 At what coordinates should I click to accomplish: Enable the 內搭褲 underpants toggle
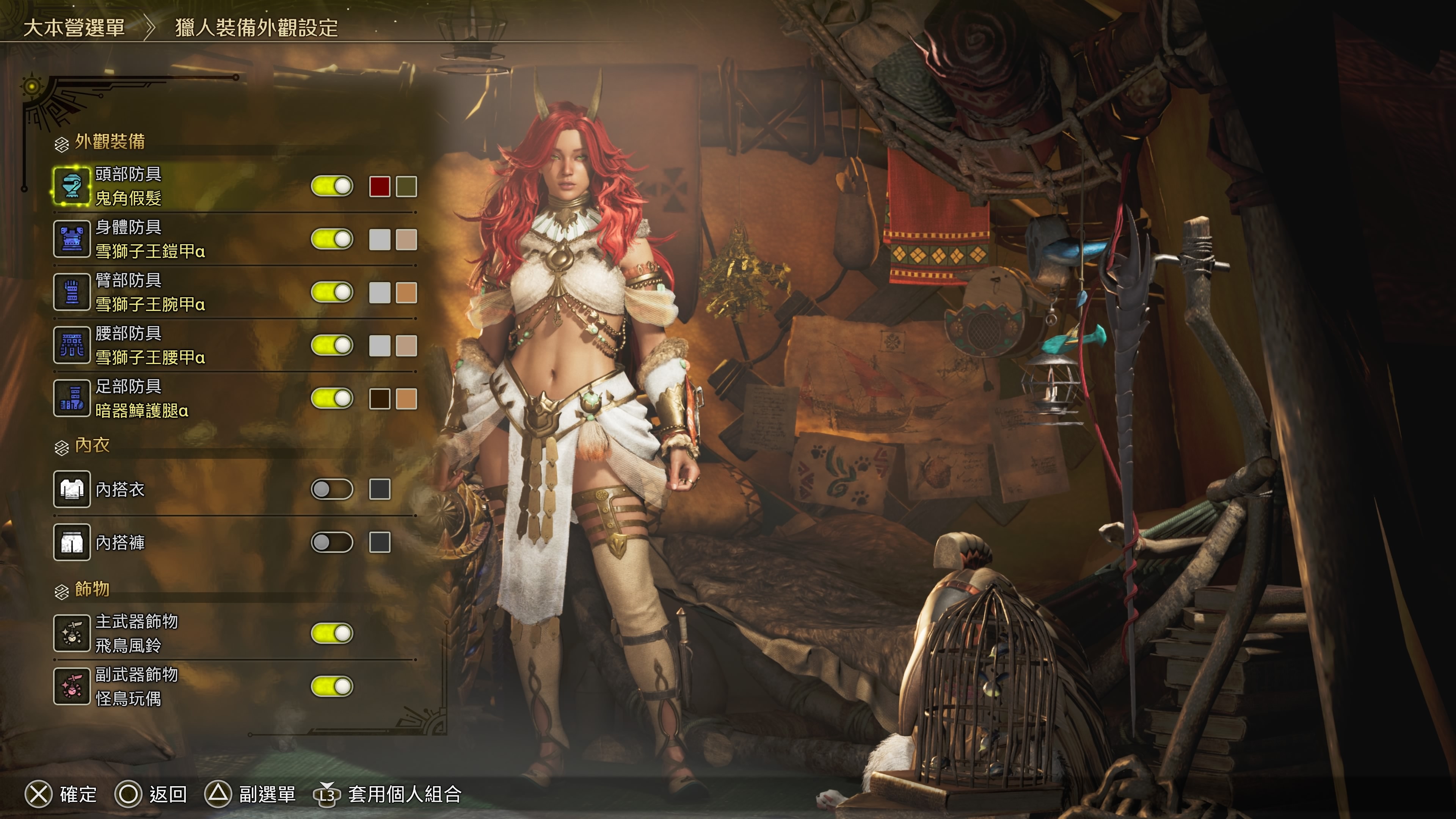click(332, 543)
